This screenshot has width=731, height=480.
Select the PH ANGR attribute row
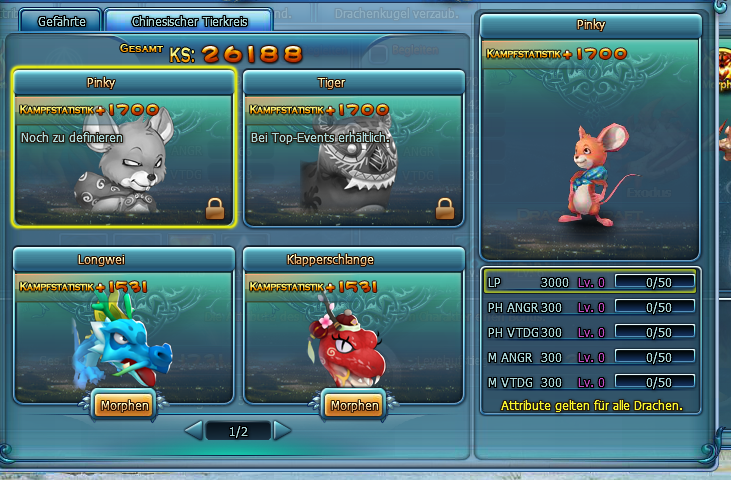(590, 307)
